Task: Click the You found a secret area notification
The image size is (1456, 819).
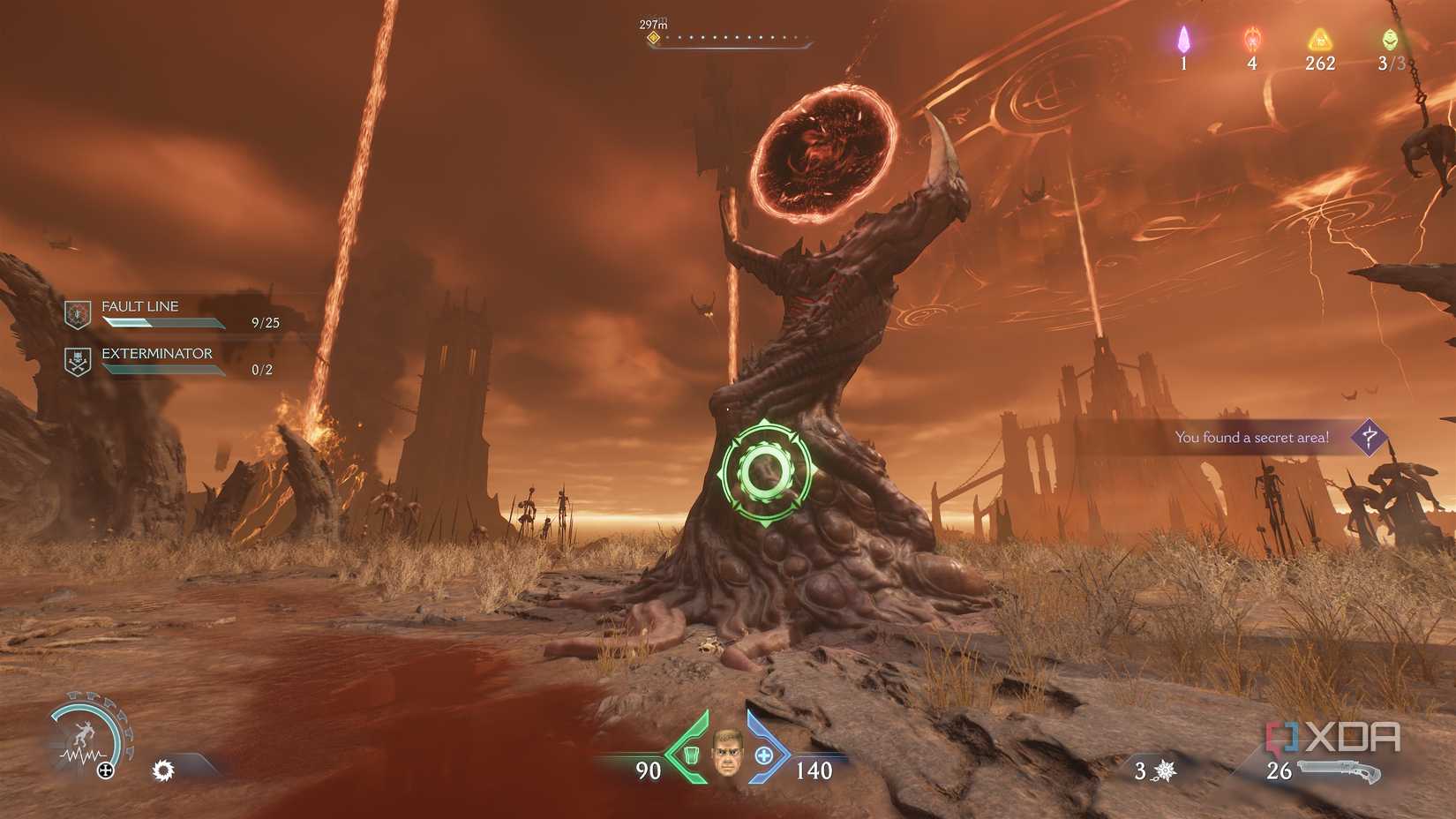Action: coord(1251,436)
